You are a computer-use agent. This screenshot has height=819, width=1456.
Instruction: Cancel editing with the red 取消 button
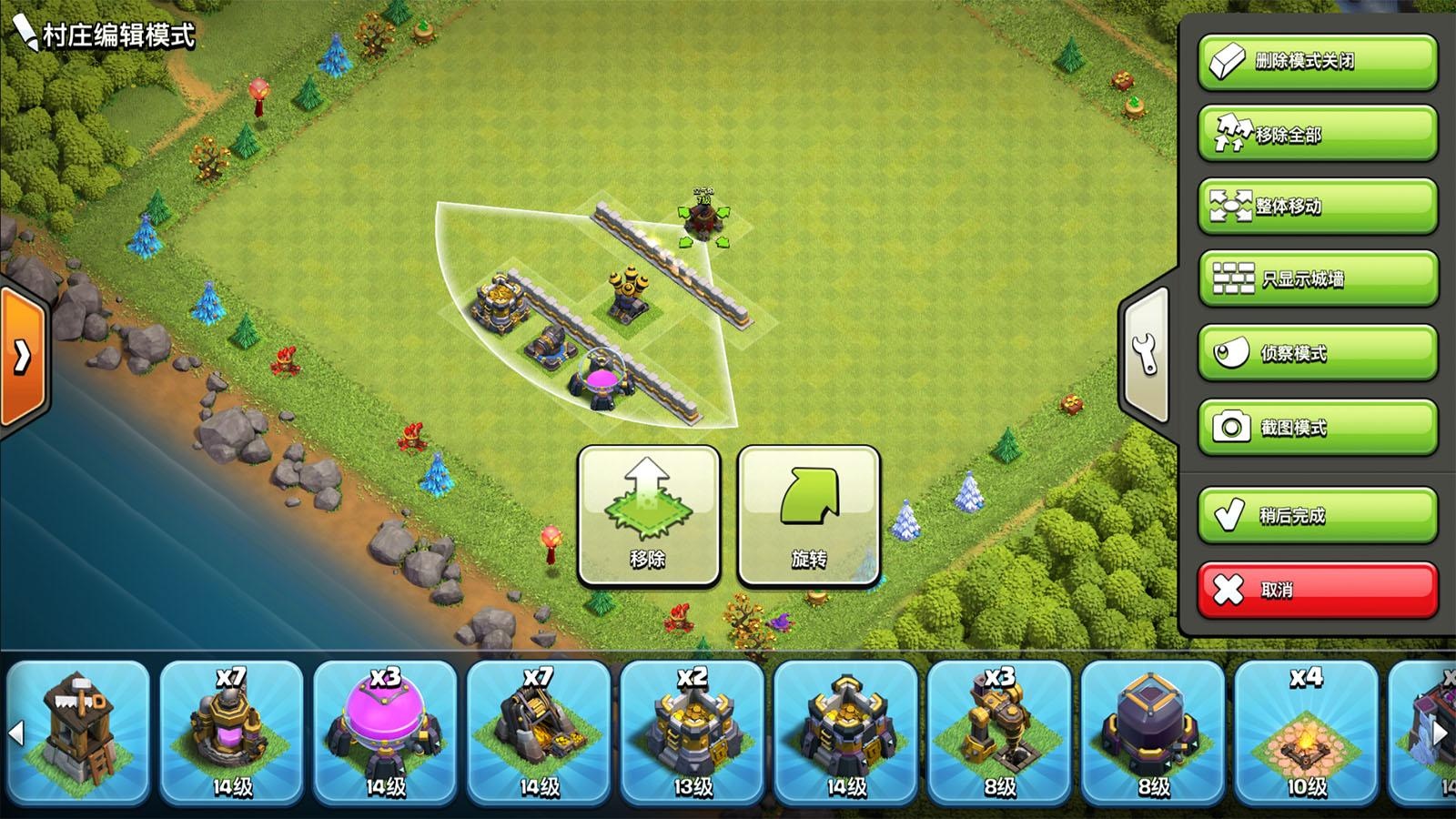1317,590
